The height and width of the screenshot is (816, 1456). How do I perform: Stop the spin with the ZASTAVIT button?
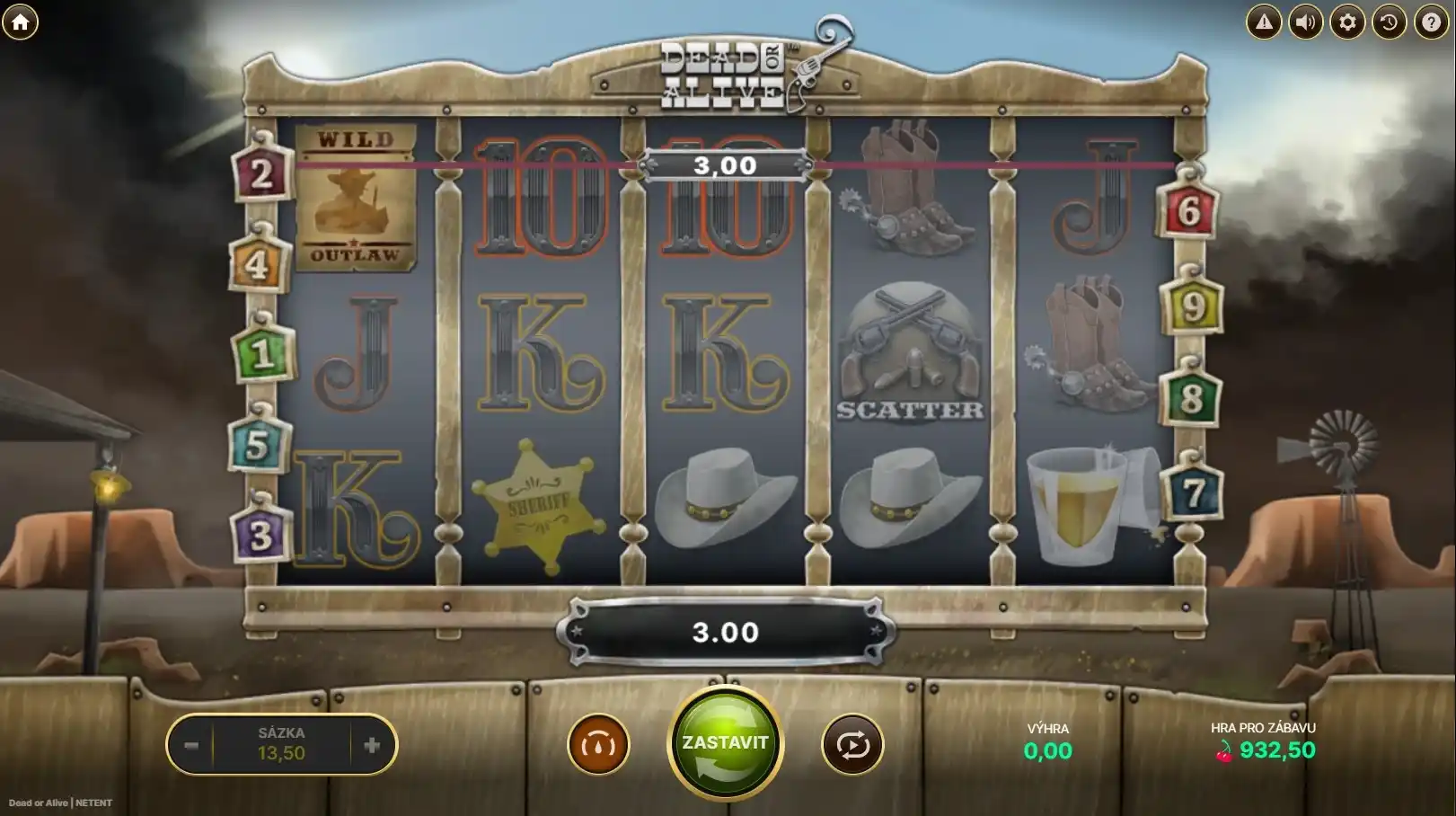click(725, 743)
